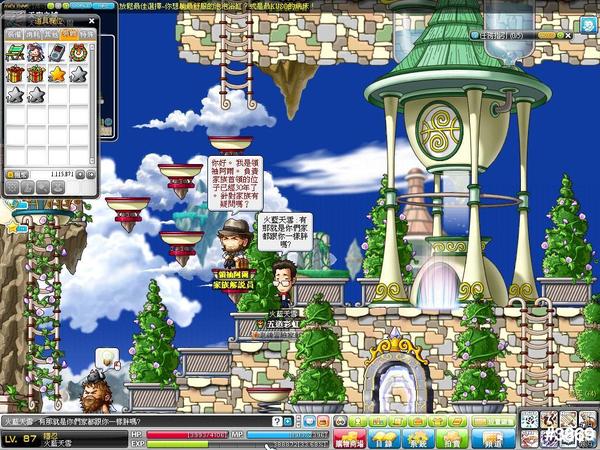Image resolution: width=600 pixels, height=450 pixels.
Task: Click the meso coin button in inventory
Action: click(12, 174)
